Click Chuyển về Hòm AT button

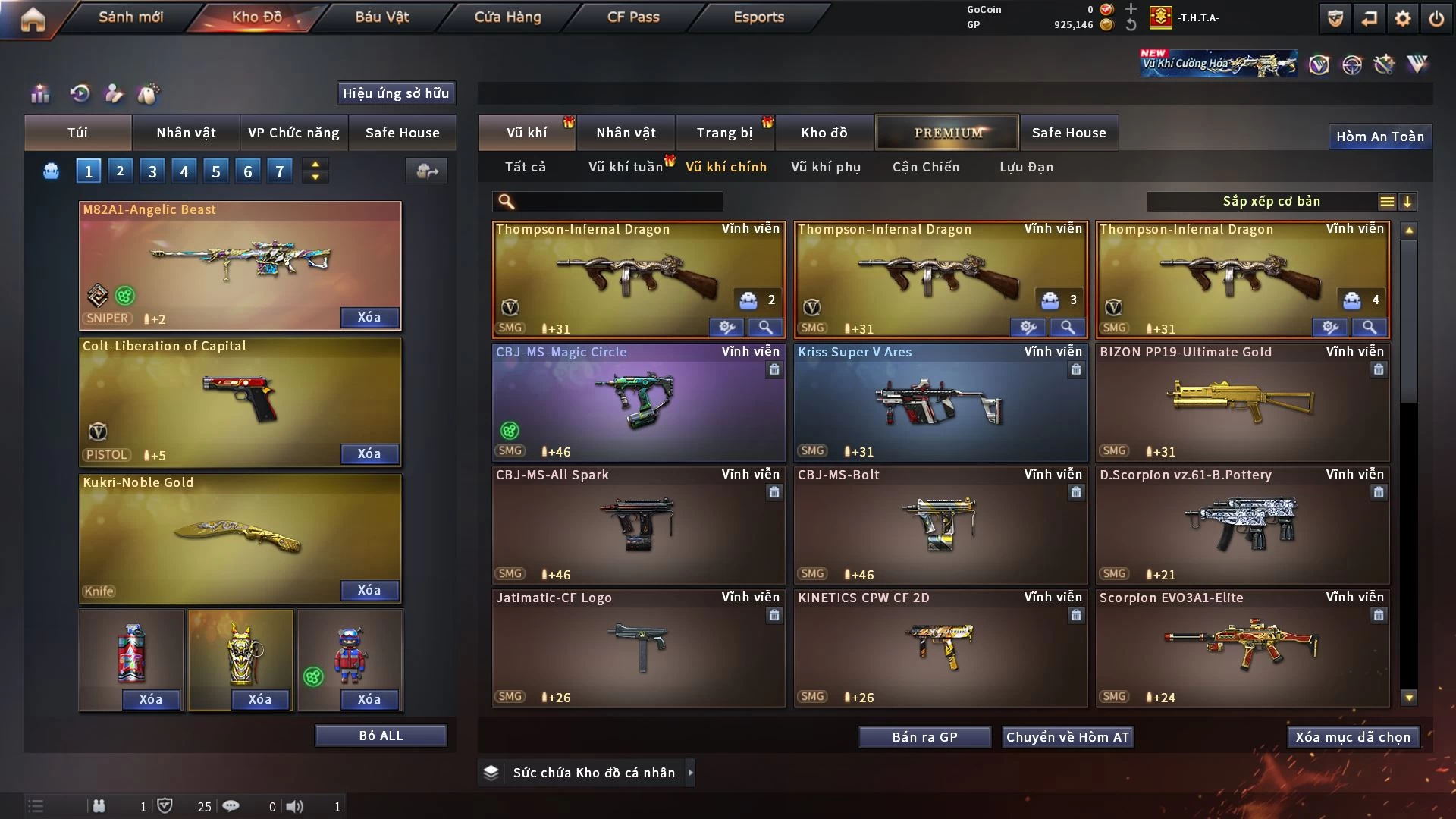[1068, 737]
